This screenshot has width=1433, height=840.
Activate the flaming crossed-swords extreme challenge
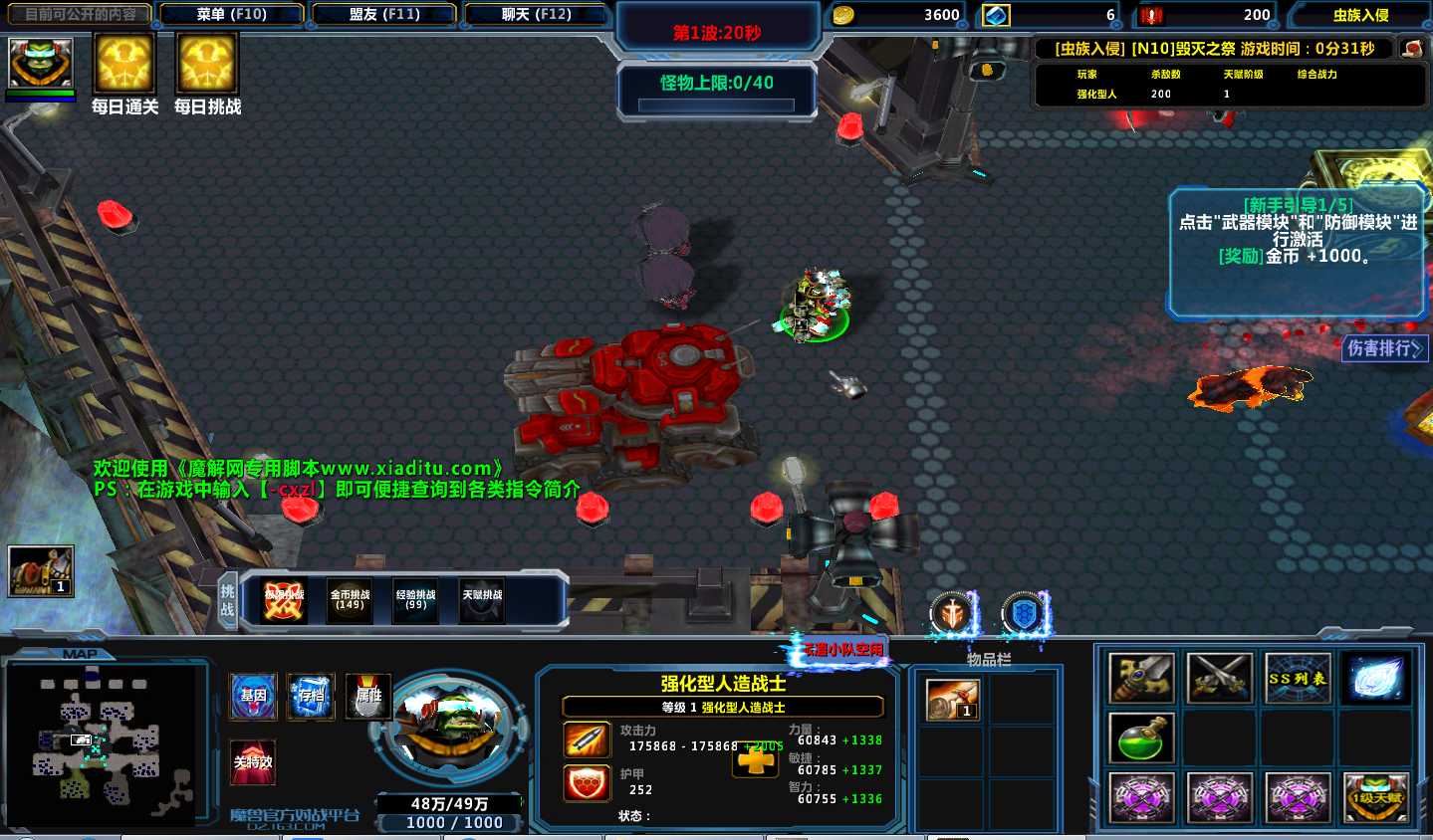(x=284, y=600)
